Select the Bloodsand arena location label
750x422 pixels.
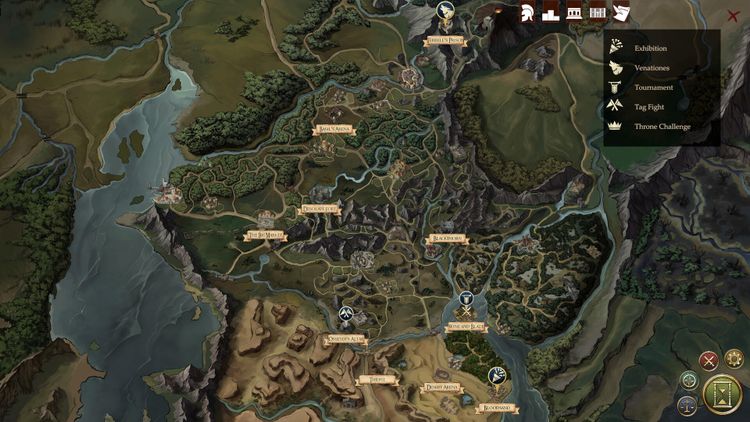(x=496, y=408)
